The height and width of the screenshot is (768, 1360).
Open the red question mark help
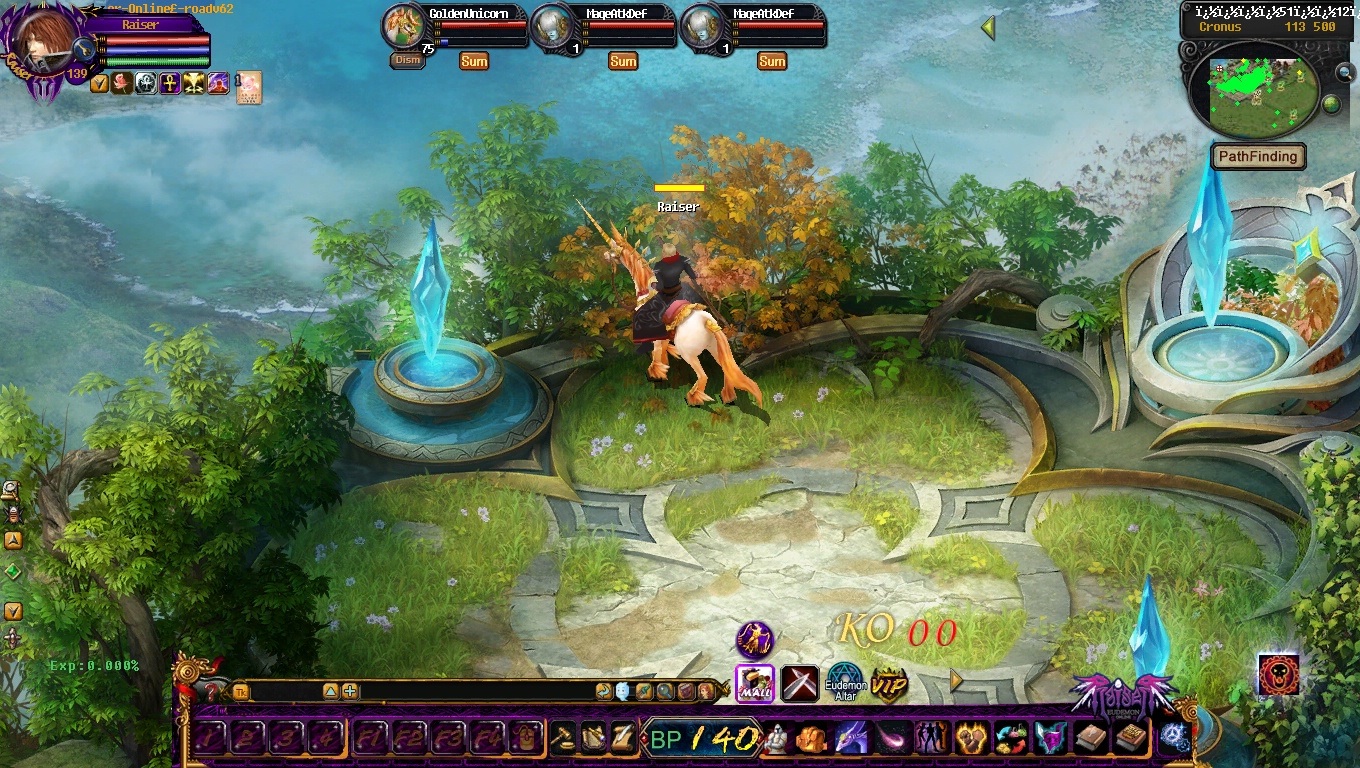pos(211,690)
